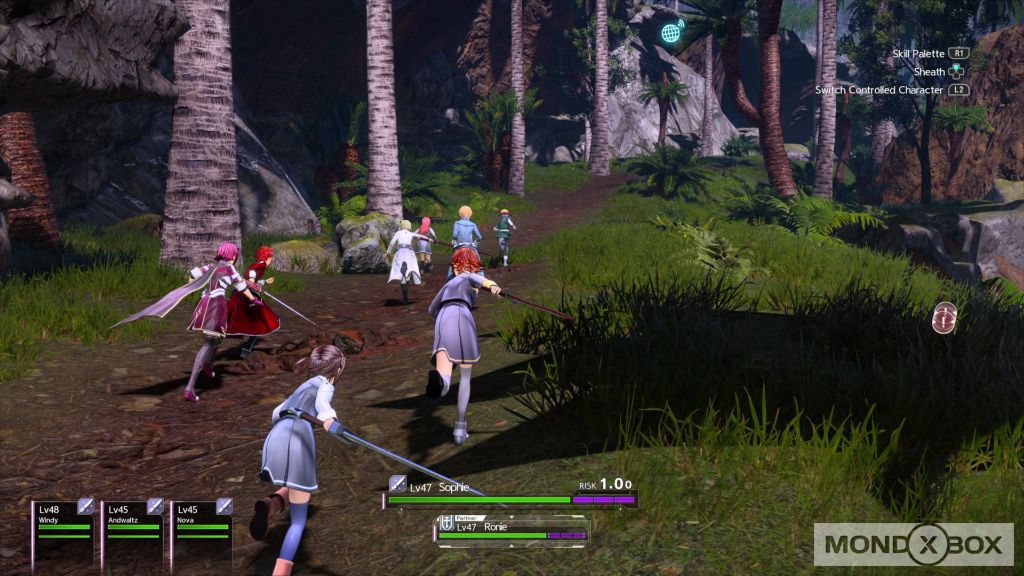Click the red shield marker icon
The image size is (1024, 576).
[x=944, y=318]
